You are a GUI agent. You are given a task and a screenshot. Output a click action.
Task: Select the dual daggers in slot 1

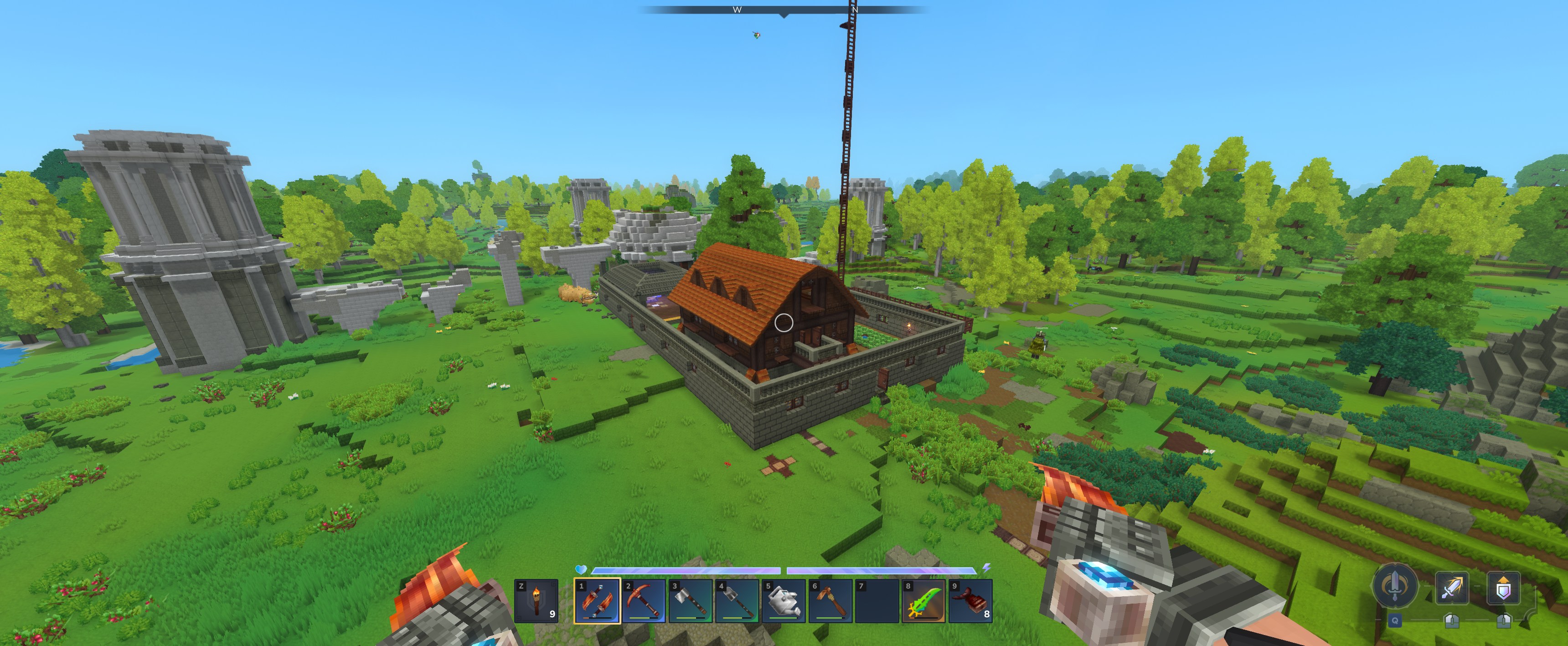(597, 601)
